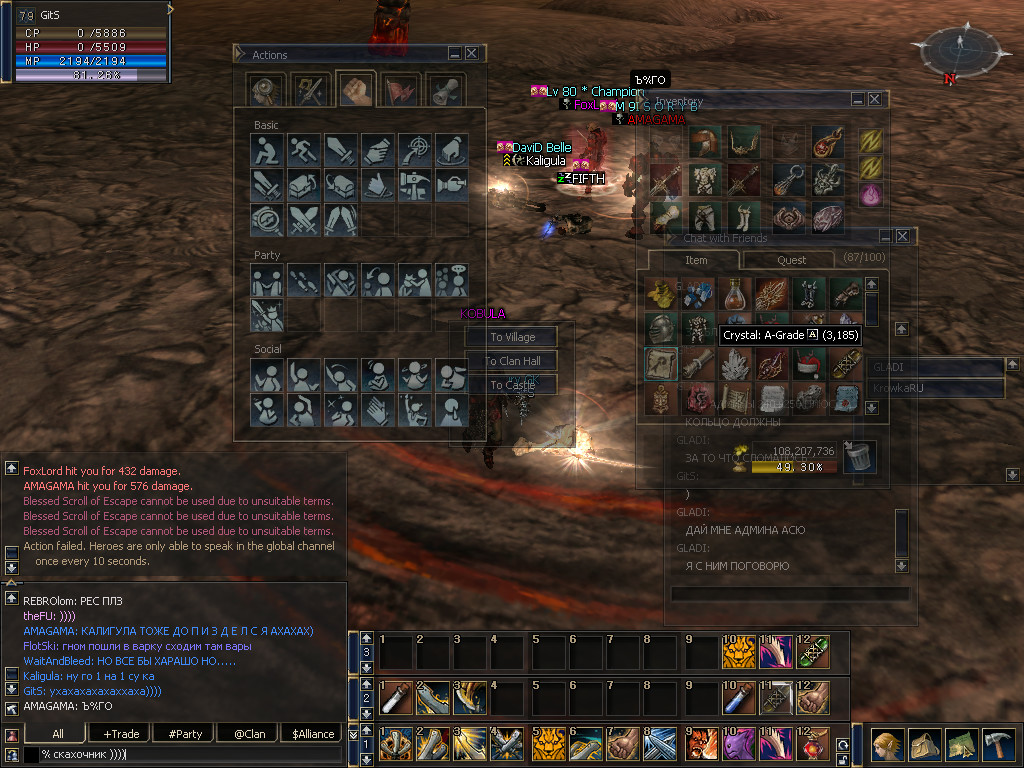Select the fist tab in Actions window
This screenshot has height=768, width=1024.
pyautogui.click(x=355, y=90)
